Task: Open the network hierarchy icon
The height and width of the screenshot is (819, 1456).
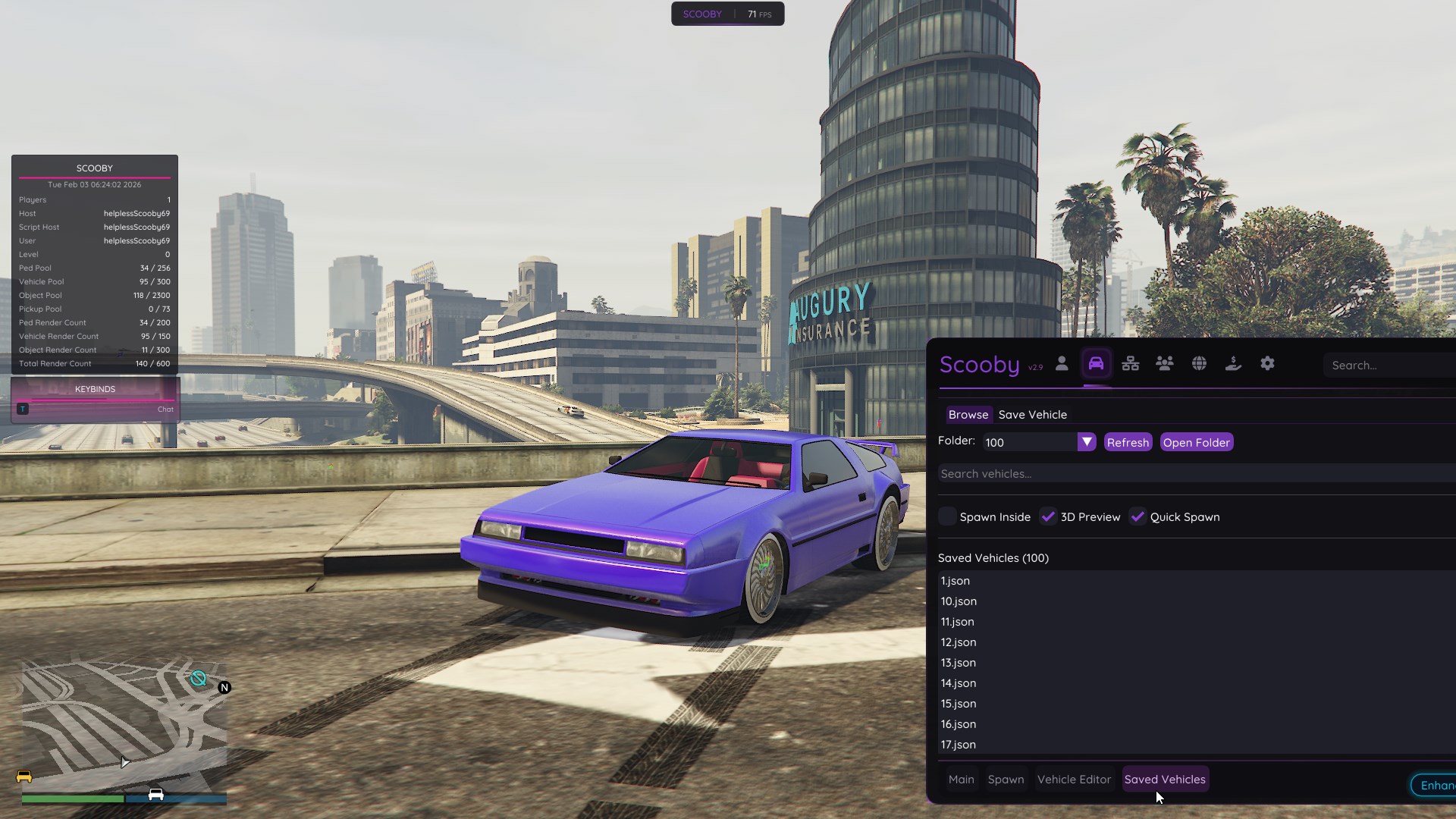Action: point(1130,363)
